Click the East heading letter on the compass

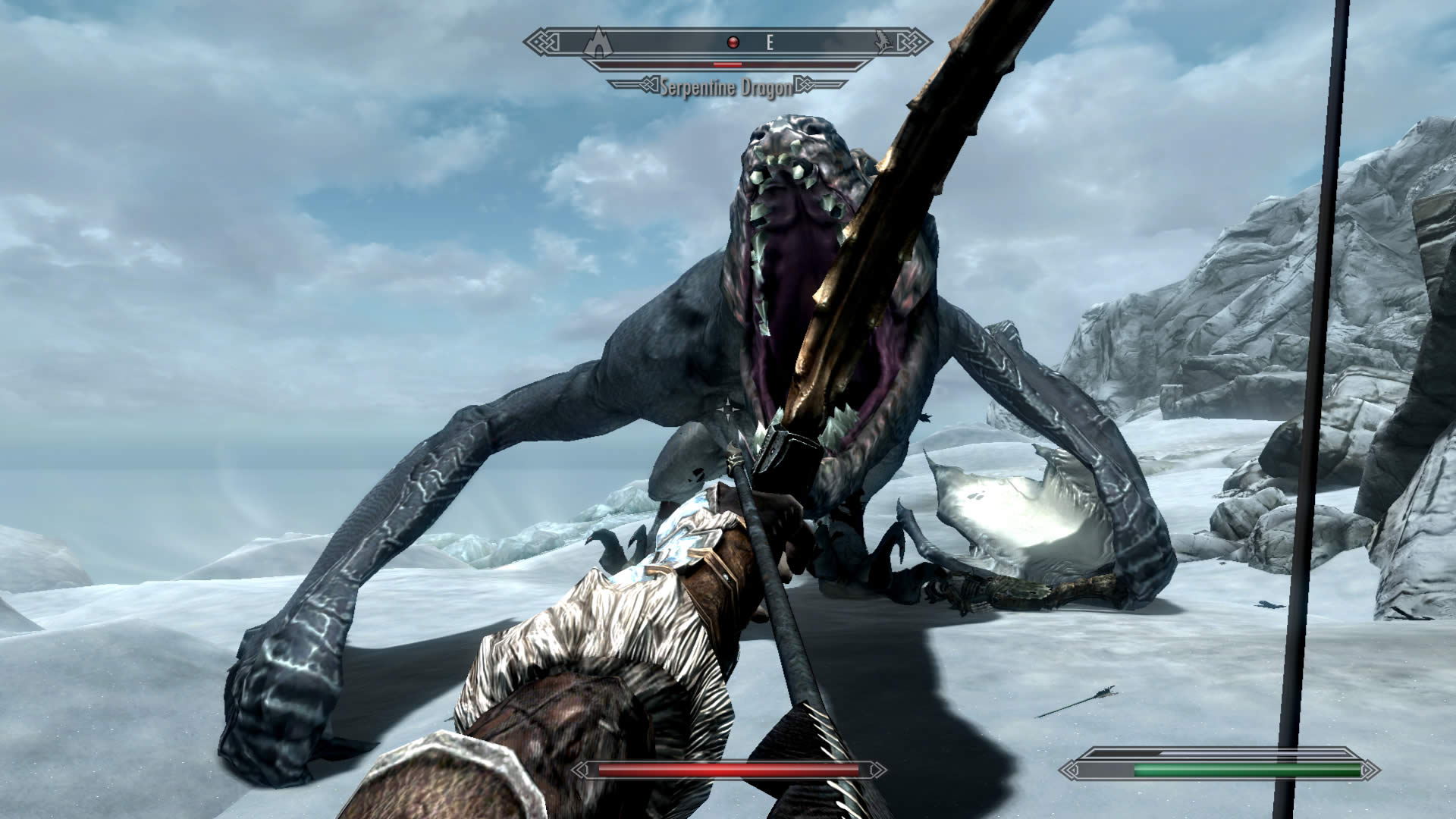coord(770,43)
